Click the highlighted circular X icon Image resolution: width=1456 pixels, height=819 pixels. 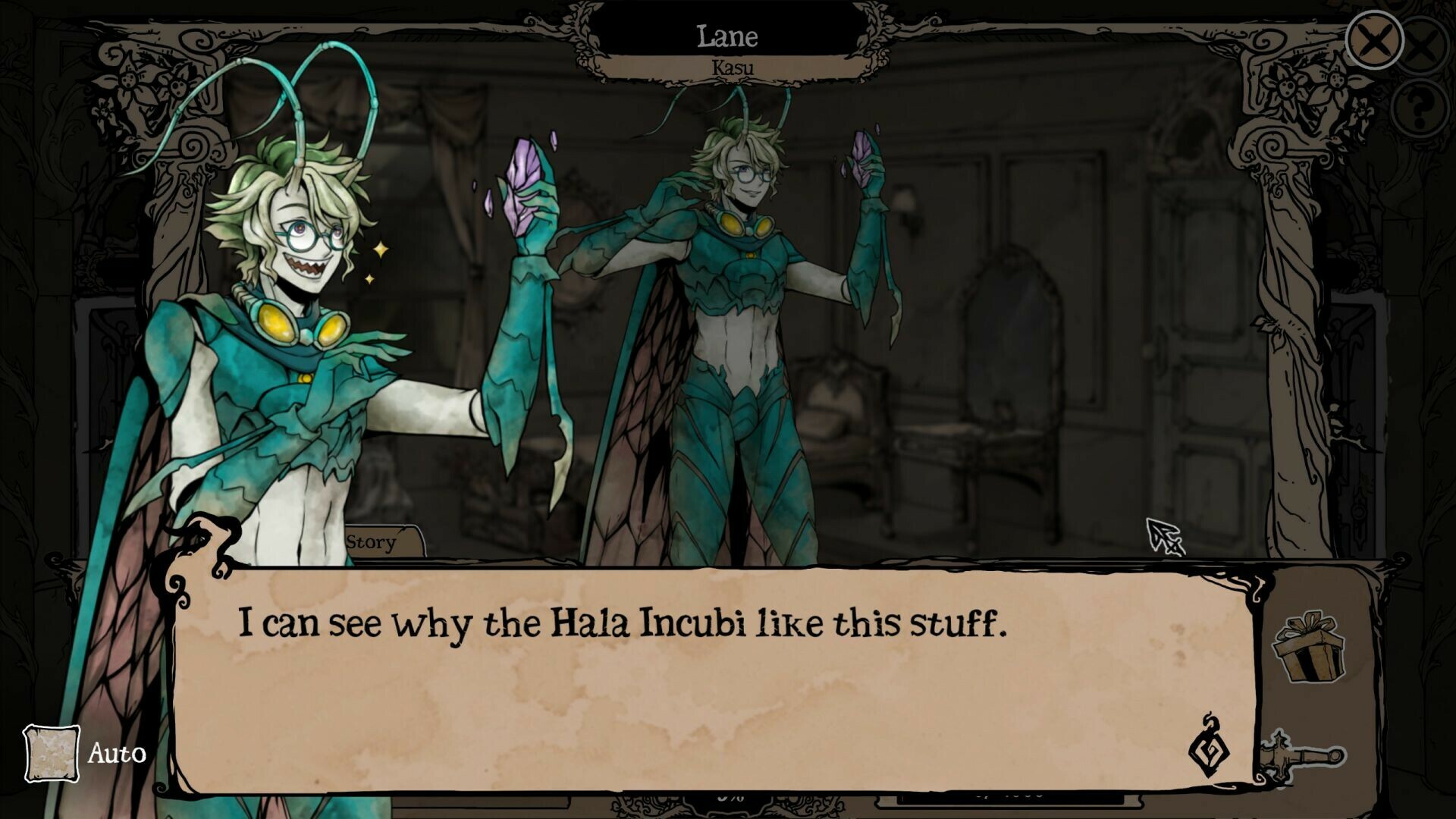[1375, 39]
